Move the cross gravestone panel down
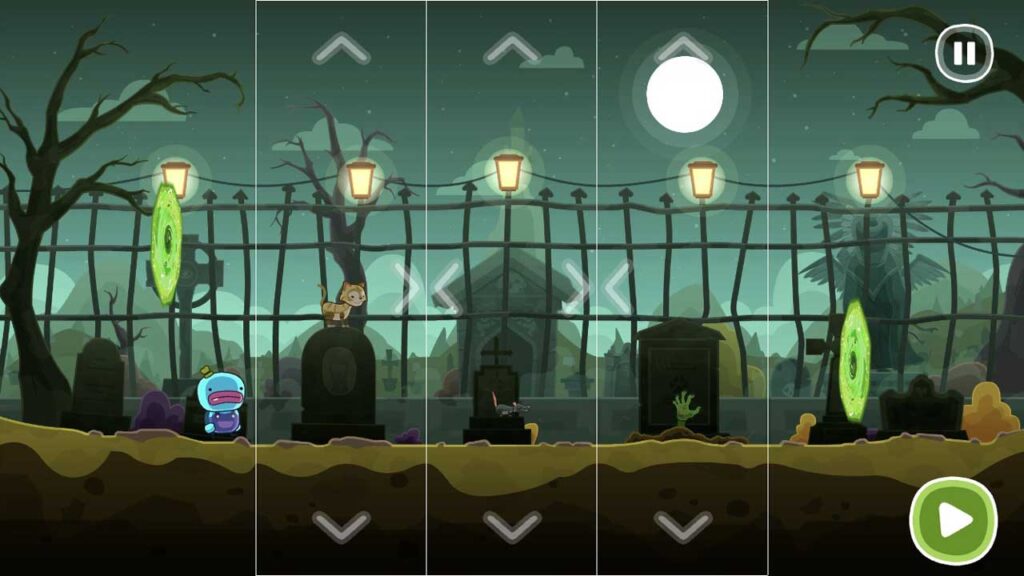 pyautogui.click(x=512, y=524)
